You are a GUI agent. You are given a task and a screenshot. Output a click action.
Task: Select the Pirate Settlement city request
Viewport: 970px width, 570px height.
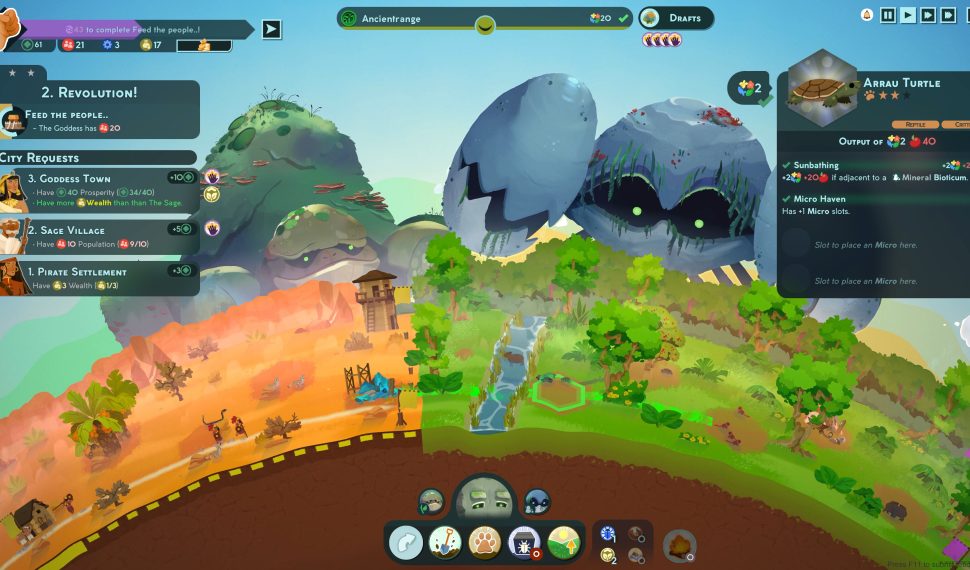pyautogui.click(x=98, y=277)
